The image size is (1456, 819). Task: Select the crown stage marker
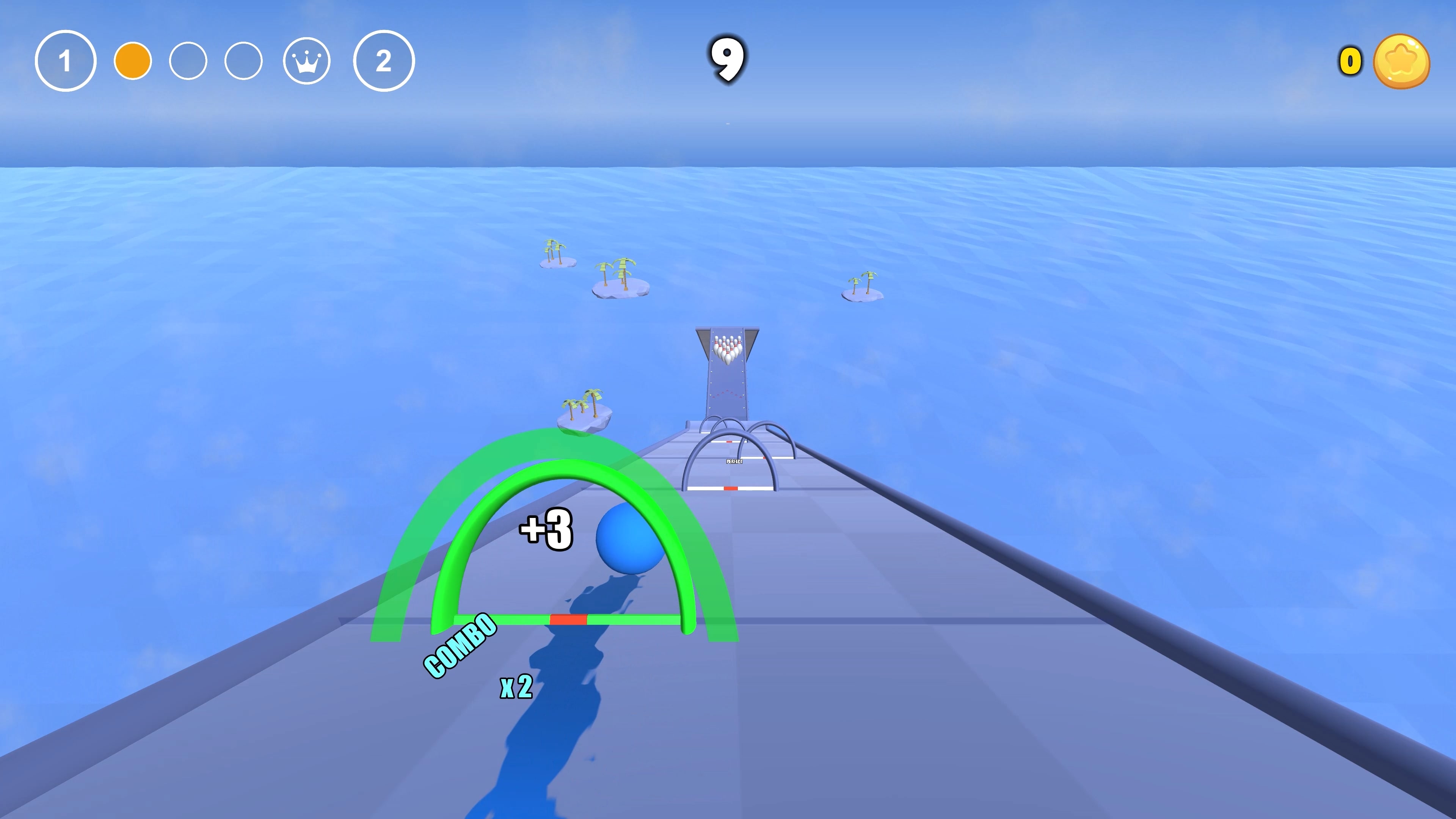[306, 61]
